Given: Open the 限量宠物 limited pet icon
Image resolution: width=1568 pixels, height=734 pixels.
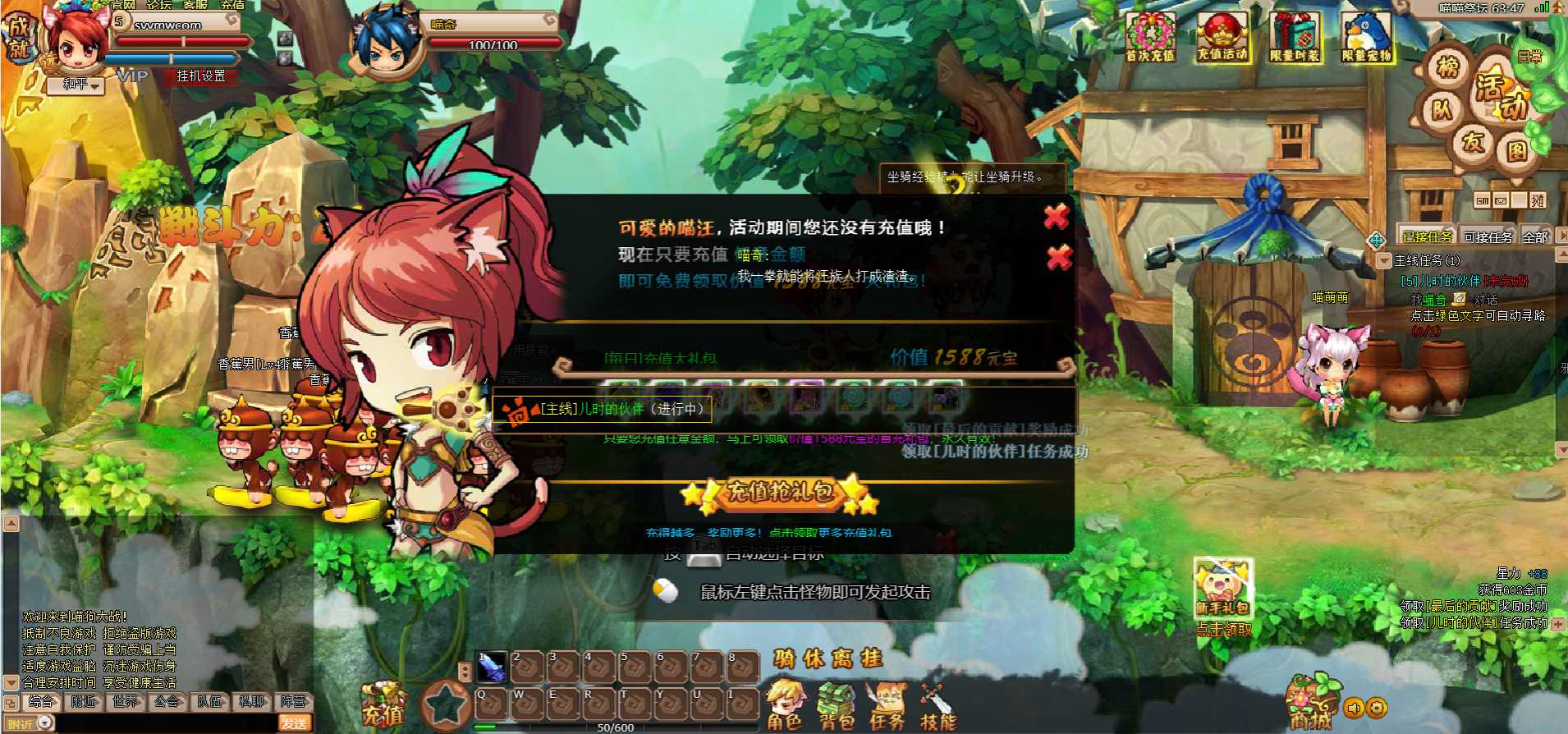Looking at the screenshot, I should pos(1367,38).
